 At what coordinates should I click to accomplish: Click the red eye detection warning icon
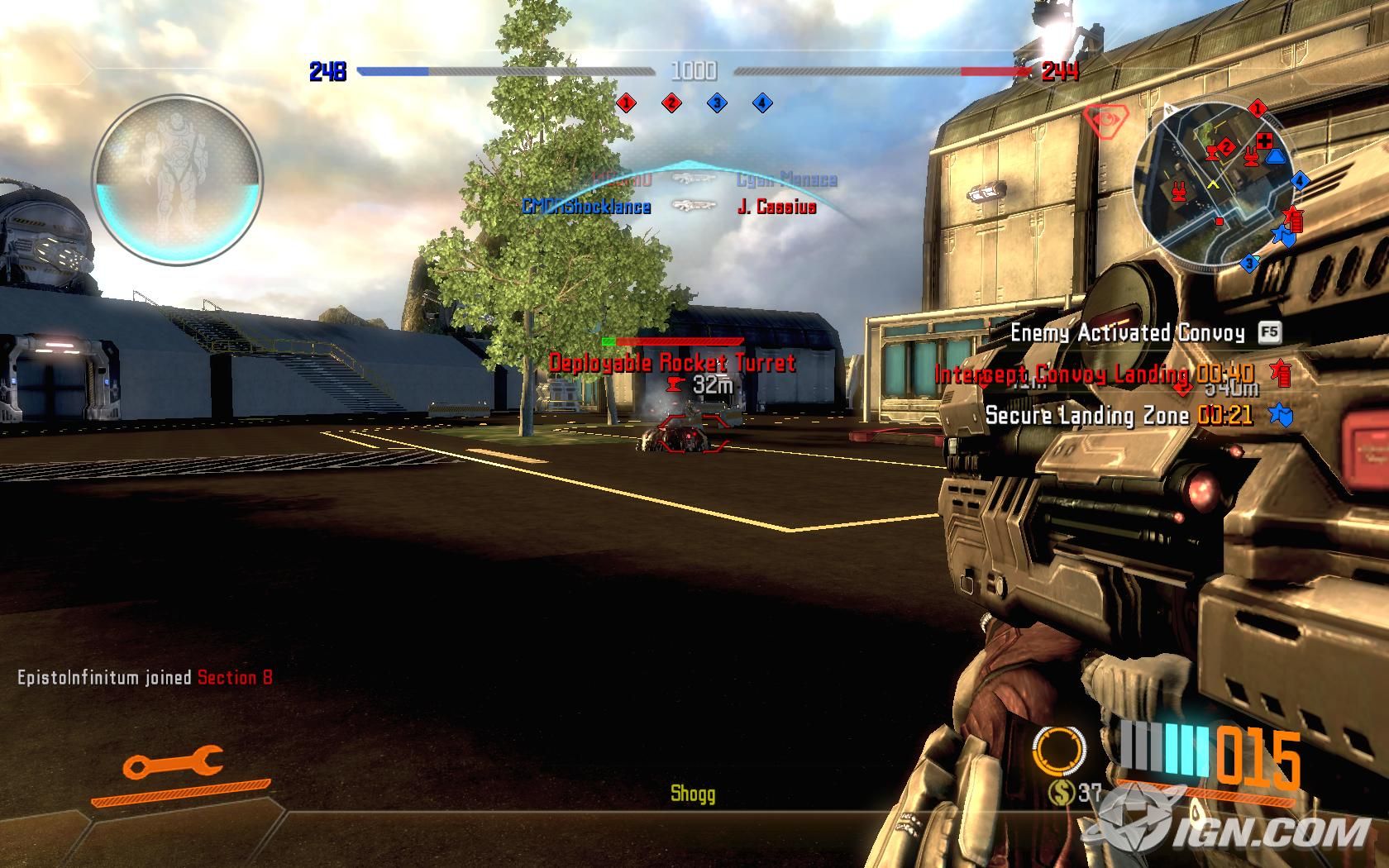point(1102,122)
